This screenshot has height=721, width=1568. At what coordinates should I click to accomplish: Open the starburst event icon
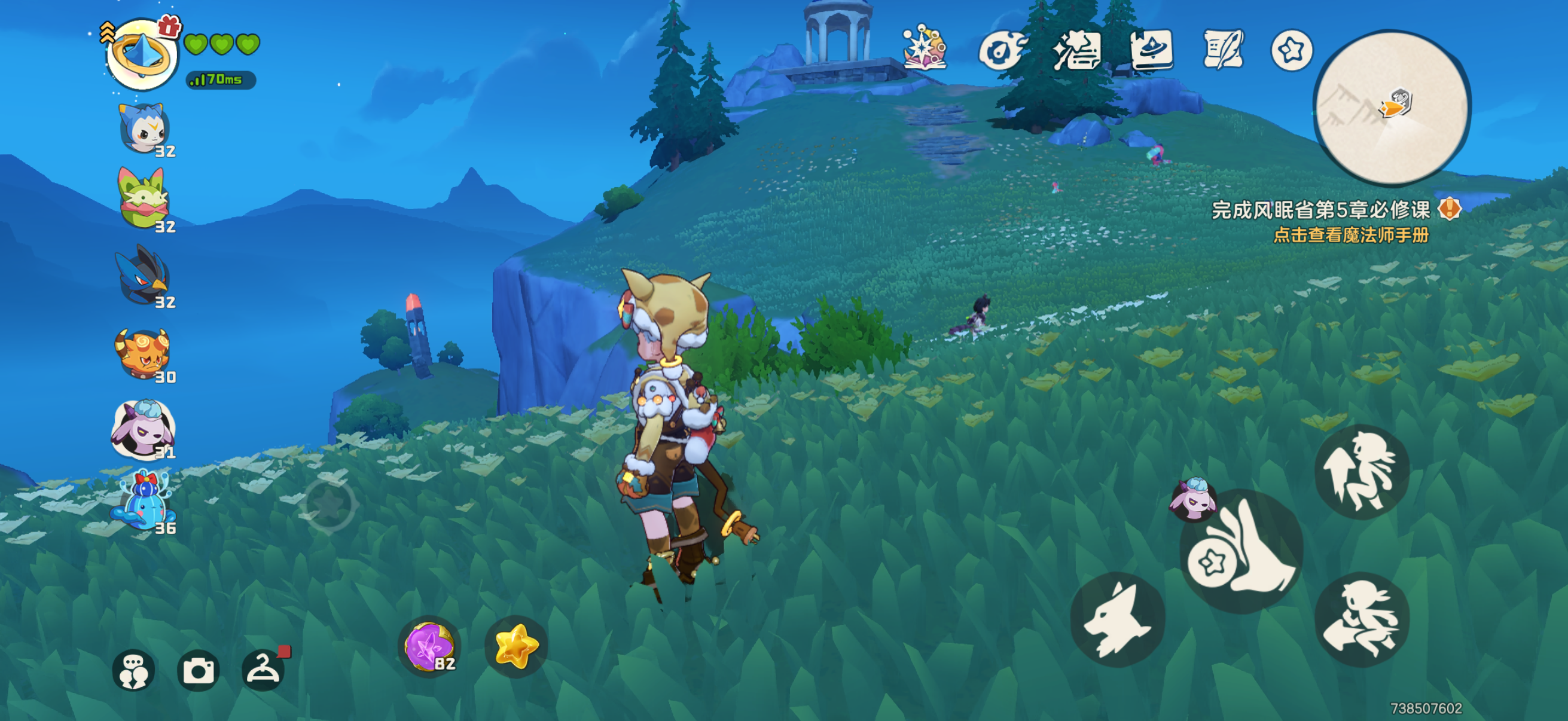tap(924, 48)
